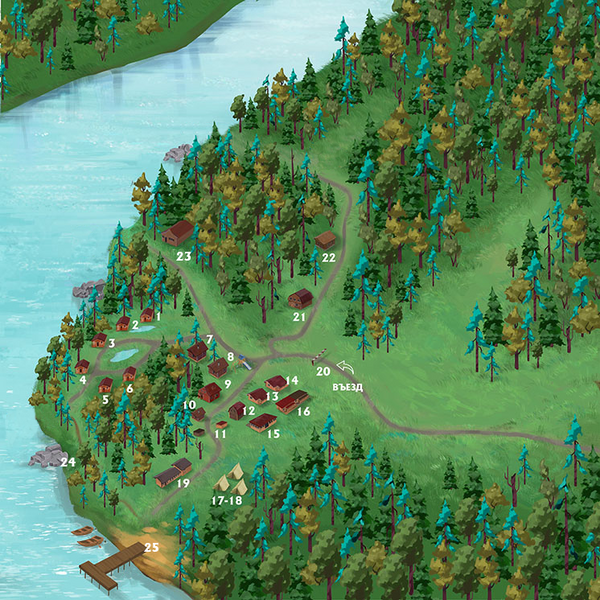Click marker 15 on the camp map
Screen dimensions: 600x600
[x=273, y=434]
